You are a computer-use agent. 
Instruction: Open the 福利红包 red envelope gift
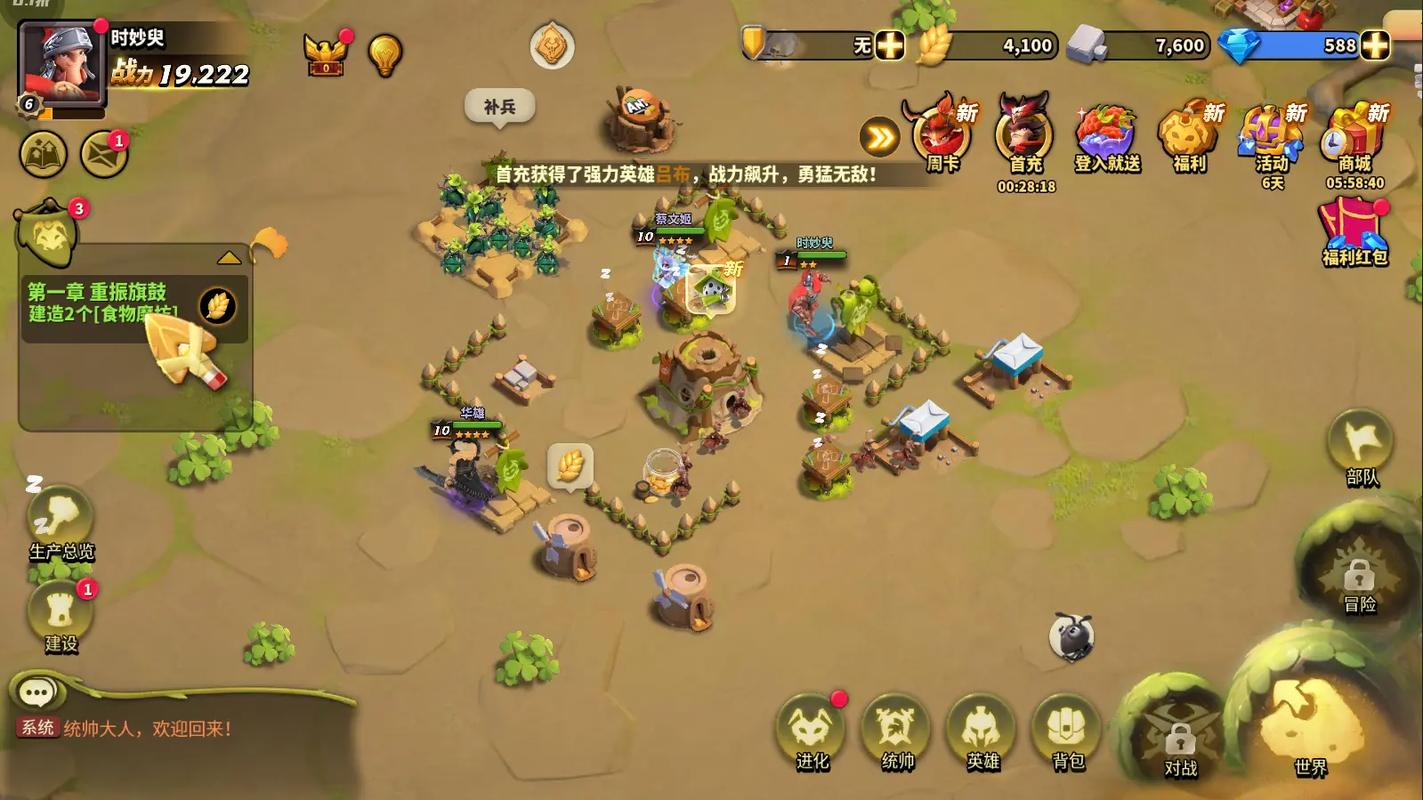click(x=1354, y=228)
